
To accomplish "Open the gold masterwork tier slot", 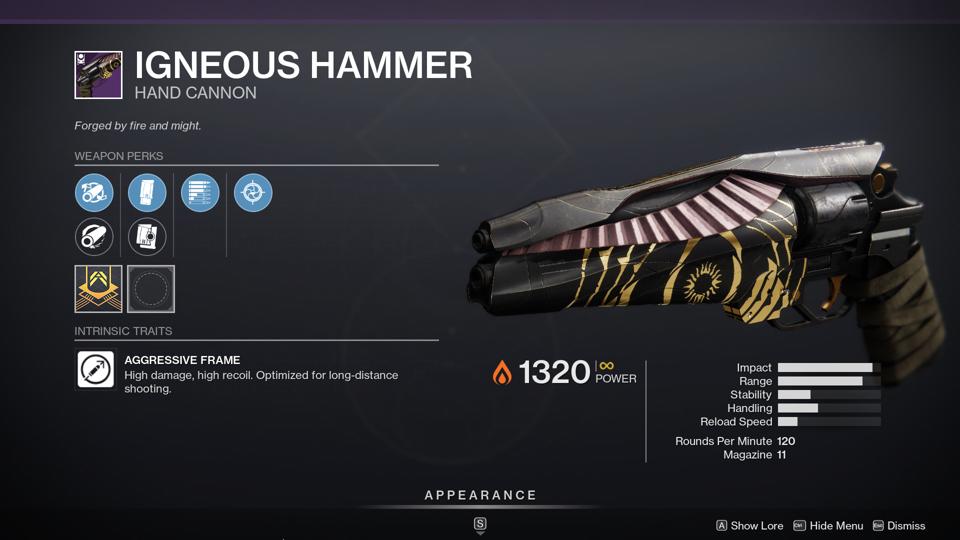I will [x=98, y=289].
